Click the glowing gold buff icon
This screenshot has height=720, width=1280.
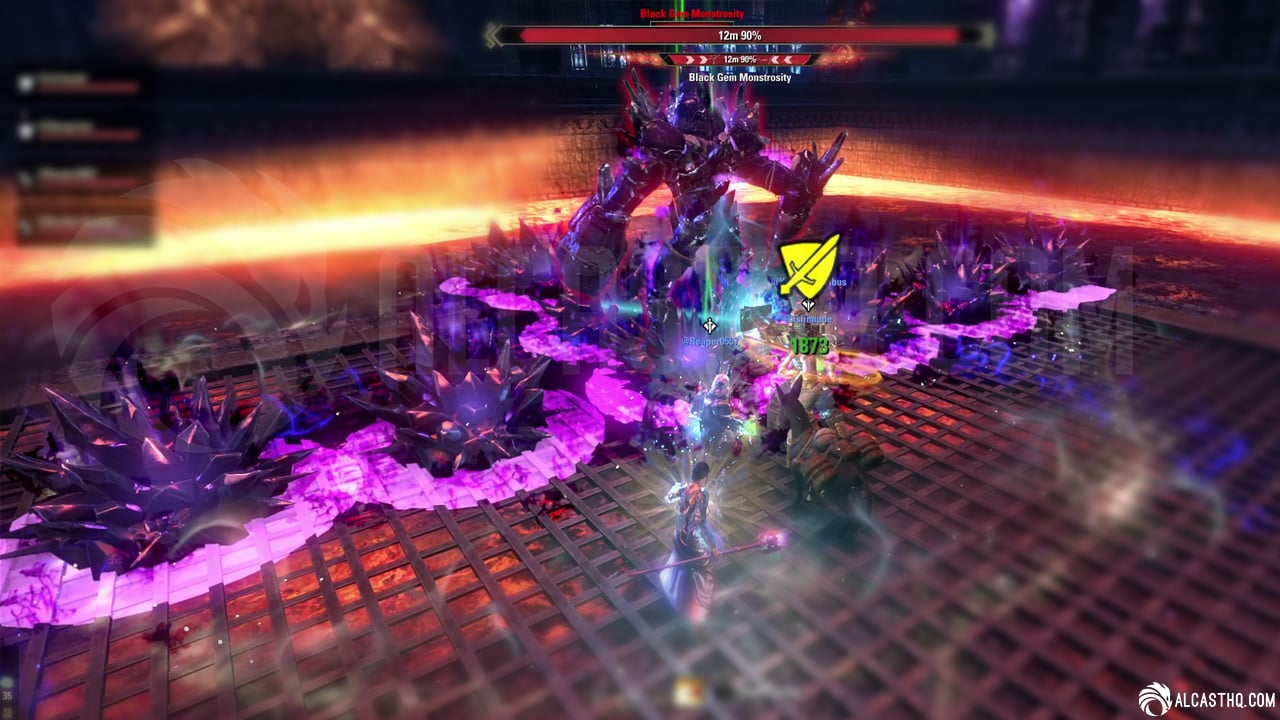click(x=686, y=690)
